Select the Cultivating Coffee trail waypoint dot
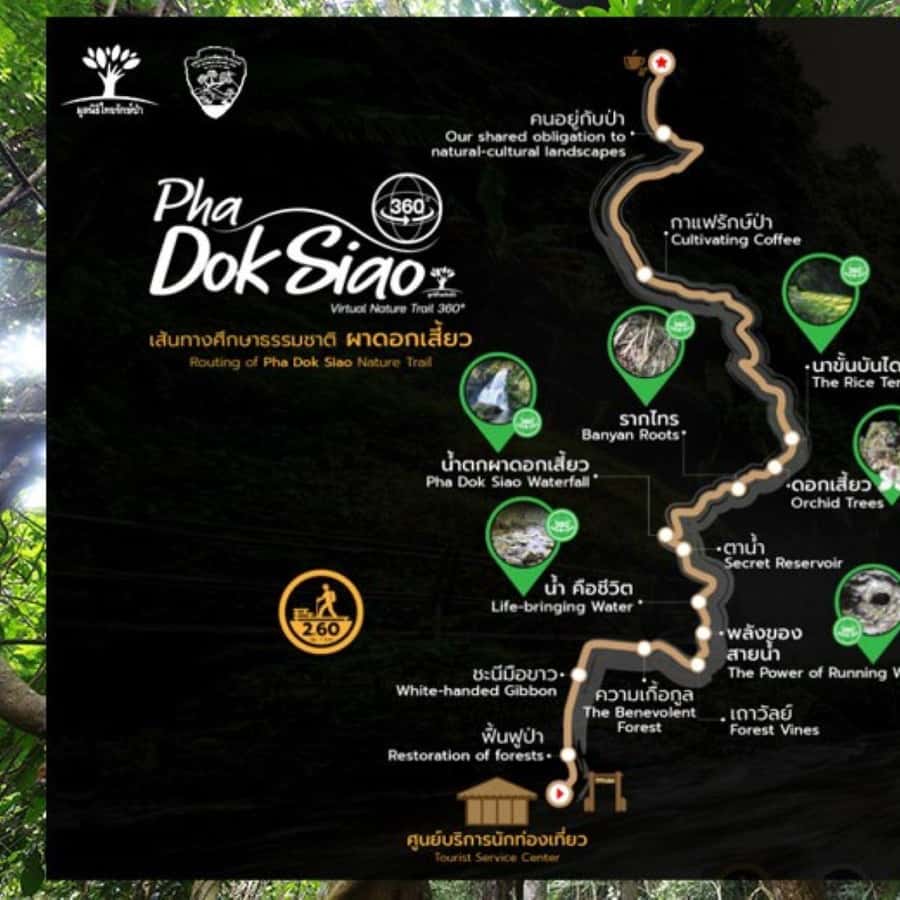The width and height of the screenshot is (900, 900). click(x=645, y=273)
